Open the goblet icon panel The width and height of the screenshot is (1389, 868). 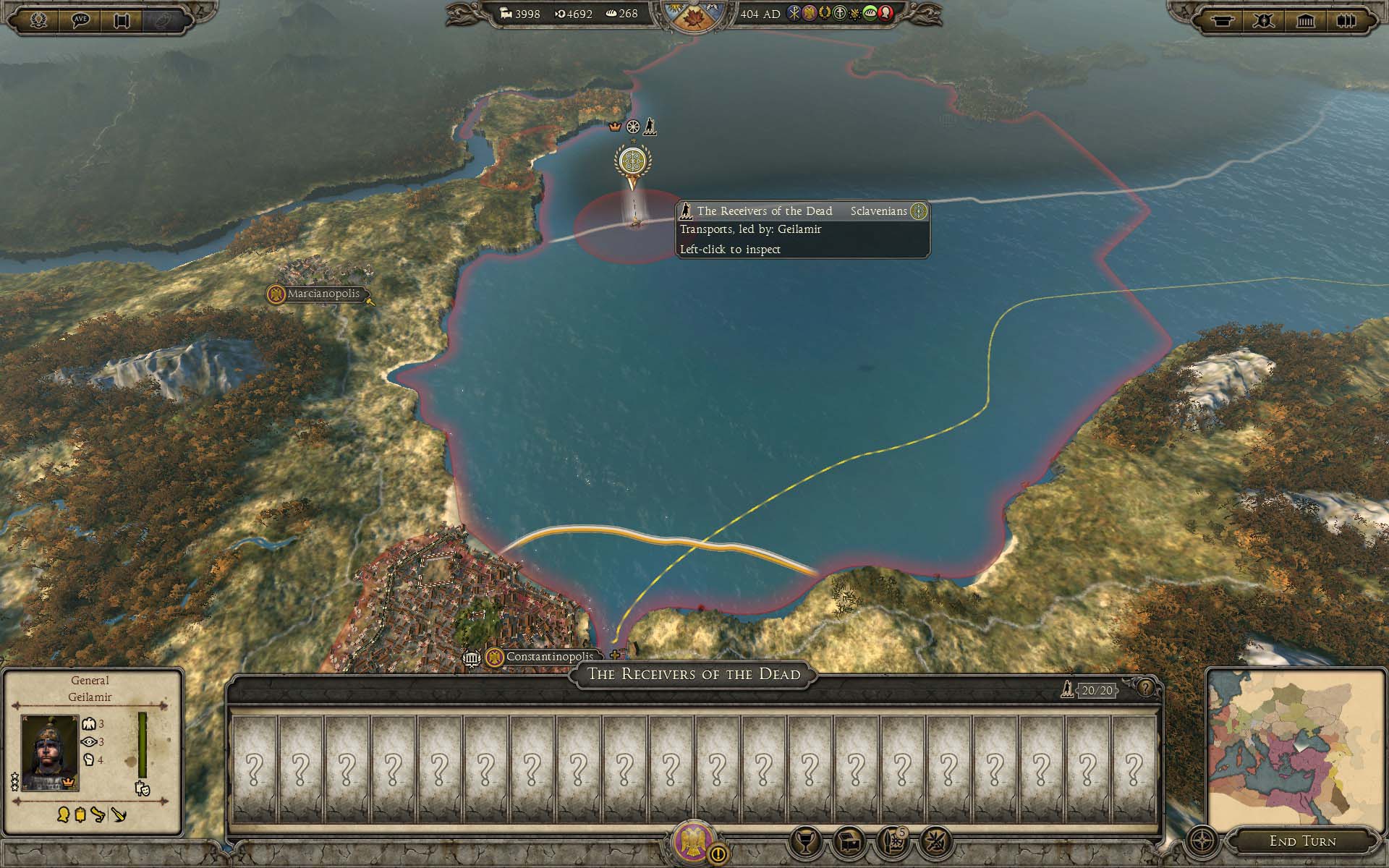click(x=804, y=841)
